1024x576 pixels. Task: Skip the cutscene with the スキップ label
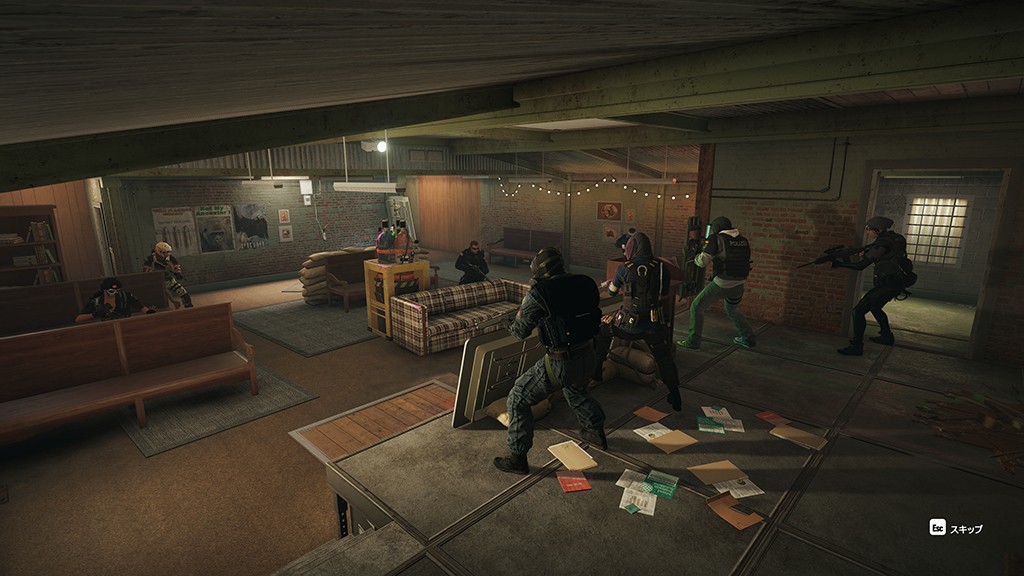point(956,528)
